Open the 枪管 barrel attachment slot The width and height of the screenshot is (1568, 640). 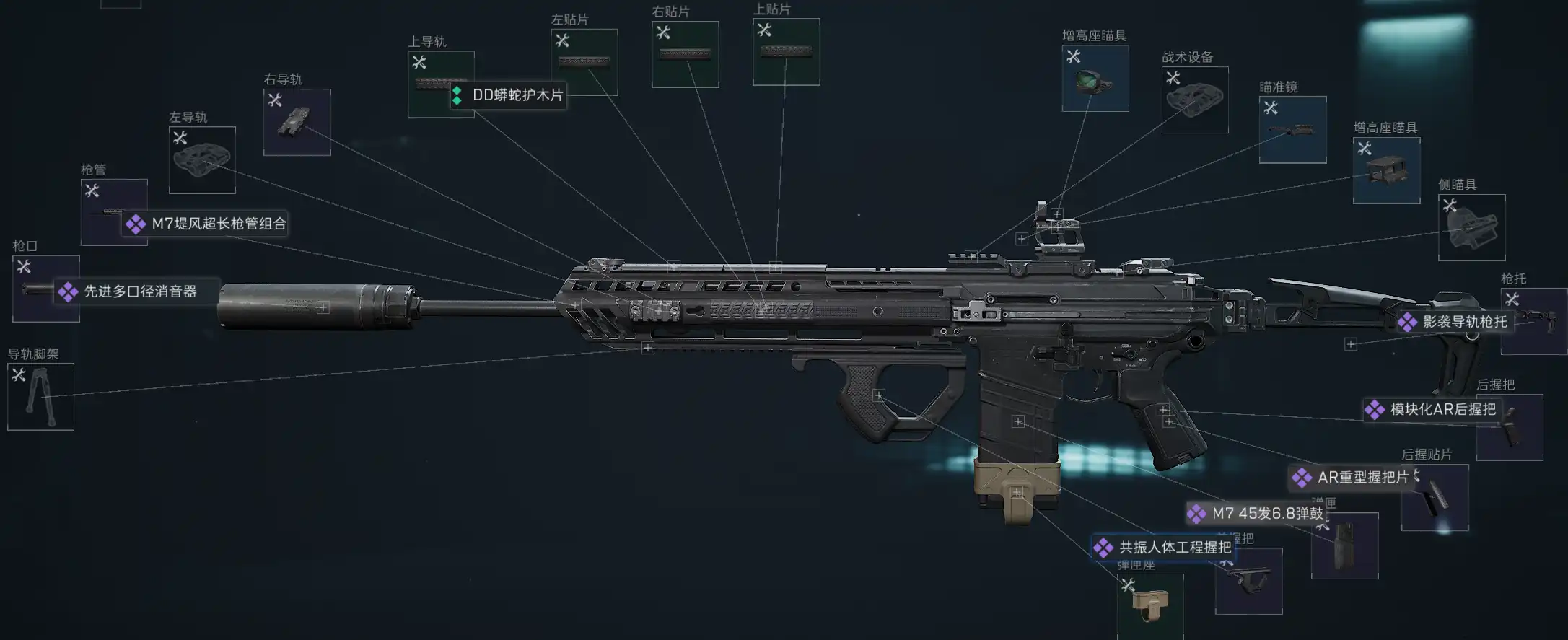(114, 212)
